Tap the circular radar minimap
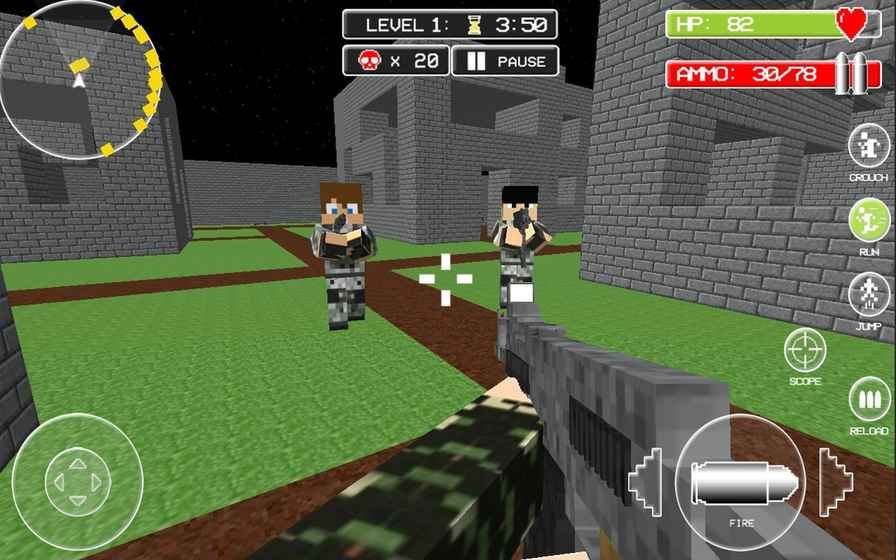 [80, 80]
